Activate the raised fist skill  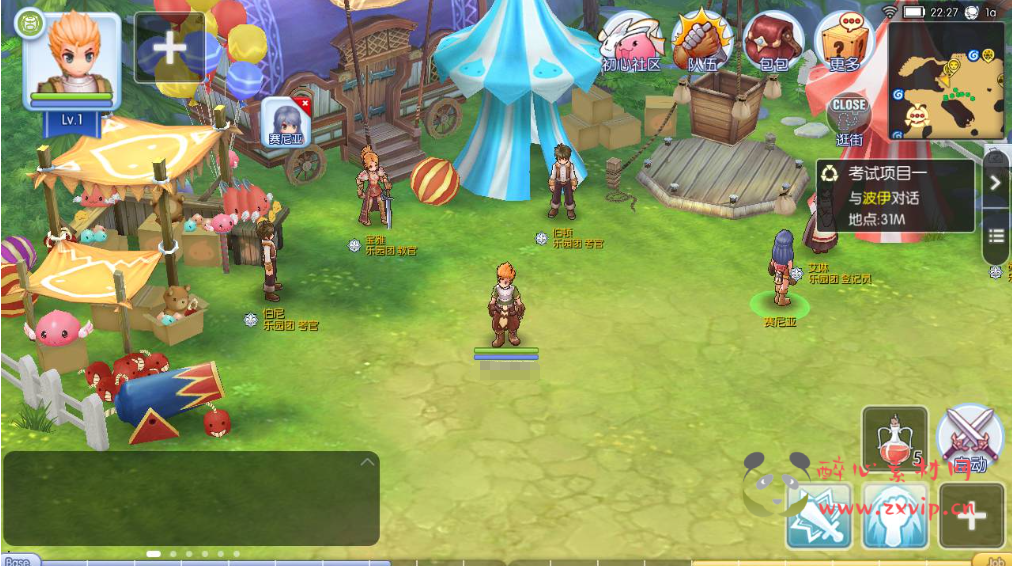(x=894, y=516)
